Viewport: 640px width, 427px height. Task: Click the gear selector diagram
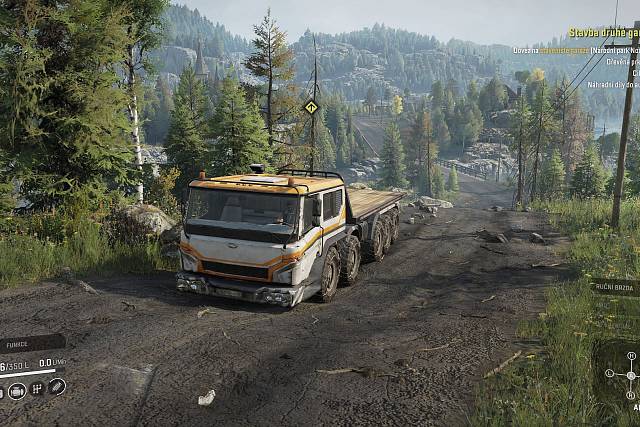click(629, 376)
